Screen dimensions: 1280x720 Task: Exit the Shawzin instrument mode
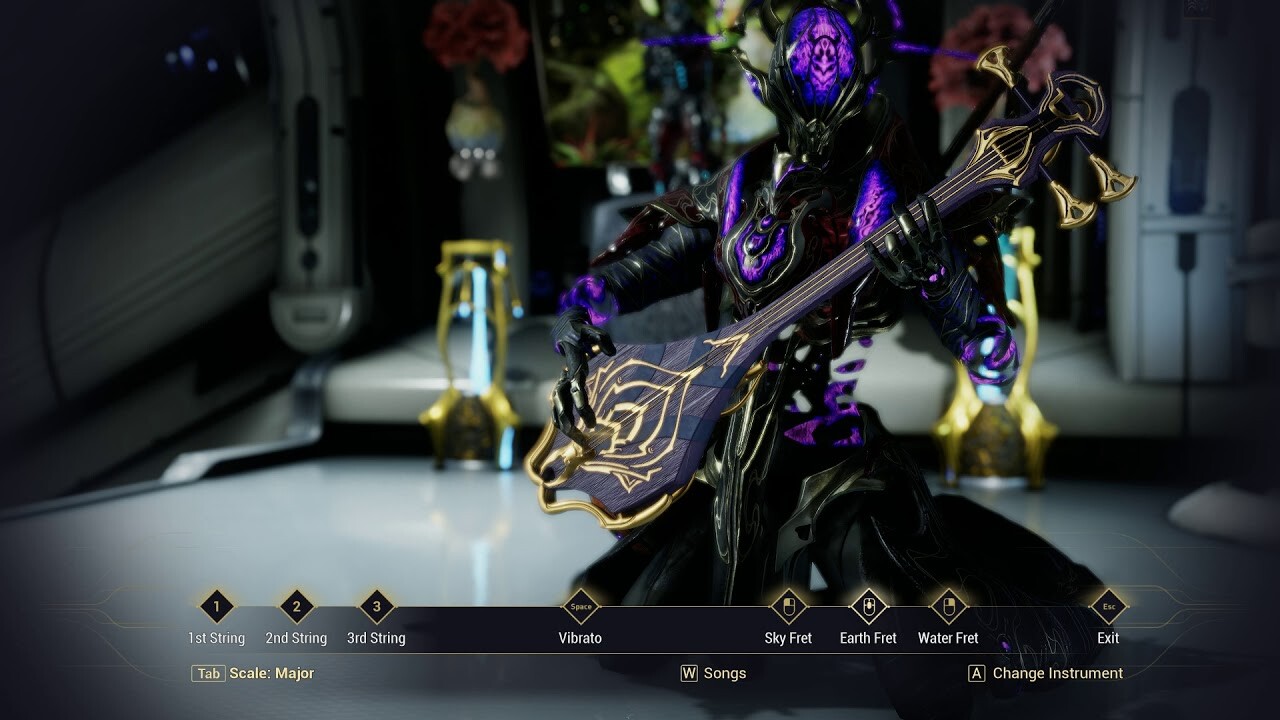(x=1108, y=607)
